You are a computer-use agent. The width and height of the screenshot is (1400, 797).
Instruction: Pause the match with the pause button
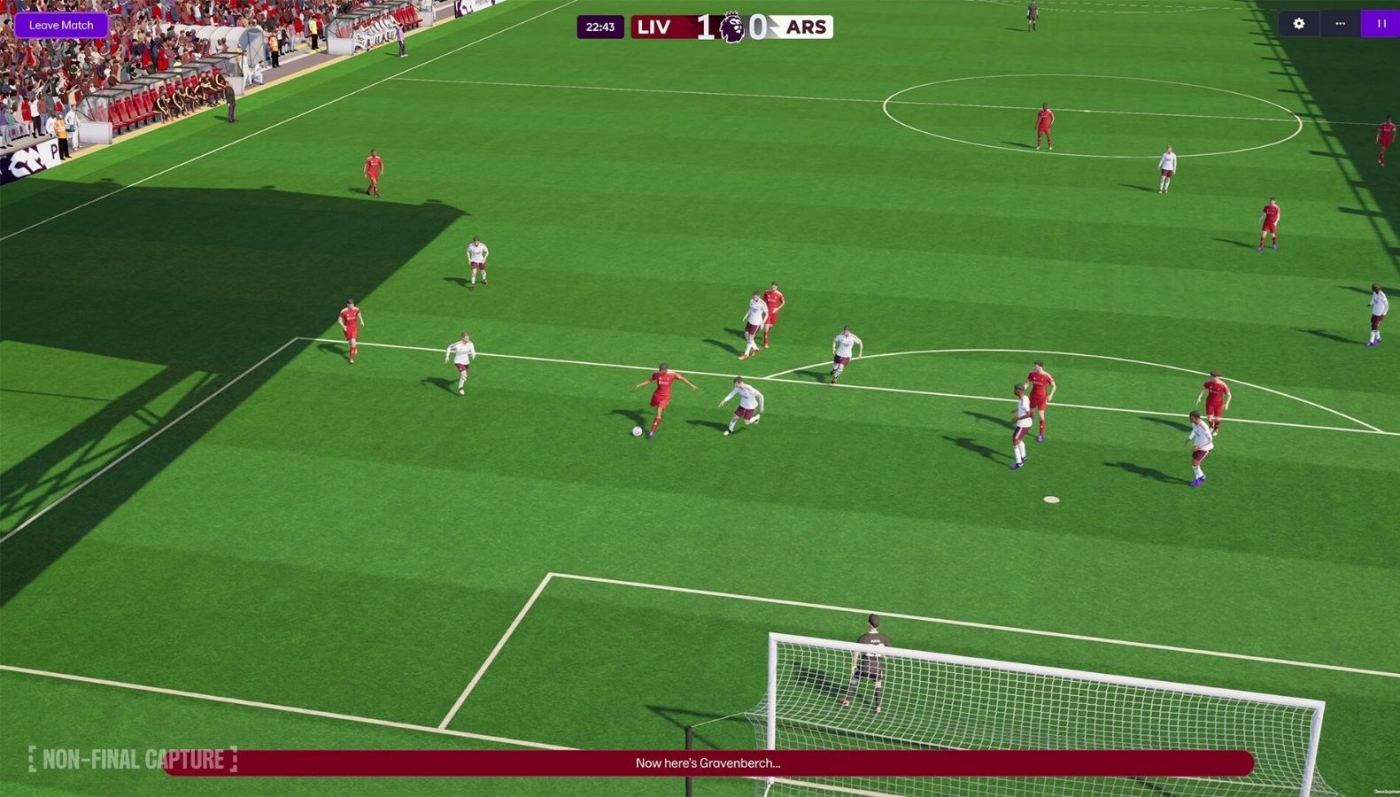coord(1380,24)
